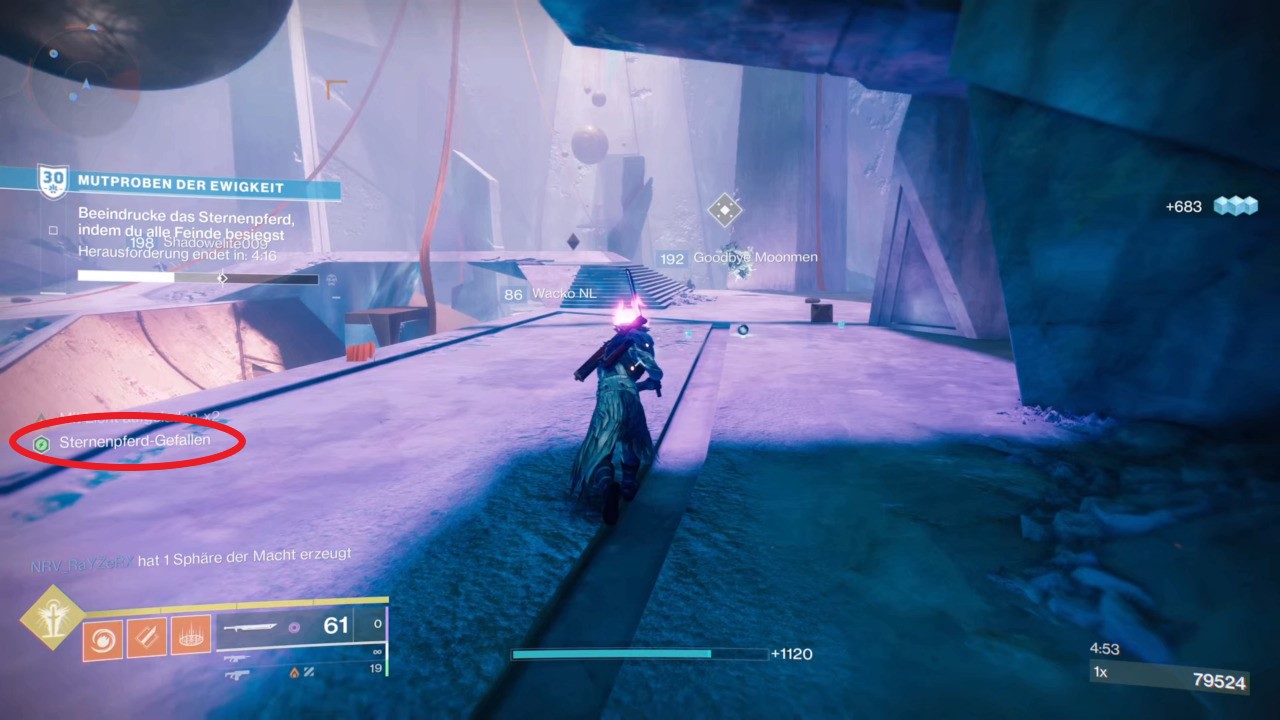Click the white diamond objective waypoint marker
The height and width of the screenshot is (720, 1280).
724,210
